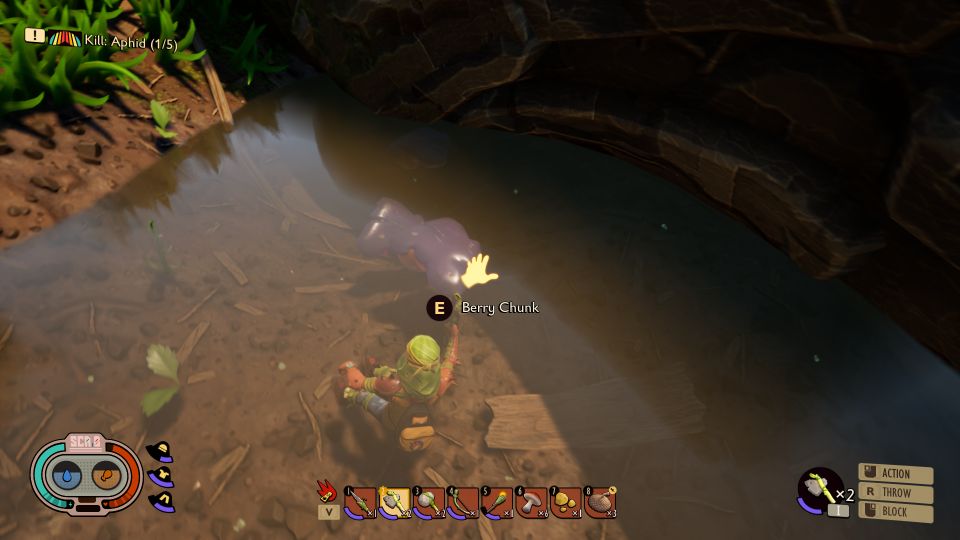Choose the acorn item in slot 8
Viewport: 960px width, 540px height.
600,501
